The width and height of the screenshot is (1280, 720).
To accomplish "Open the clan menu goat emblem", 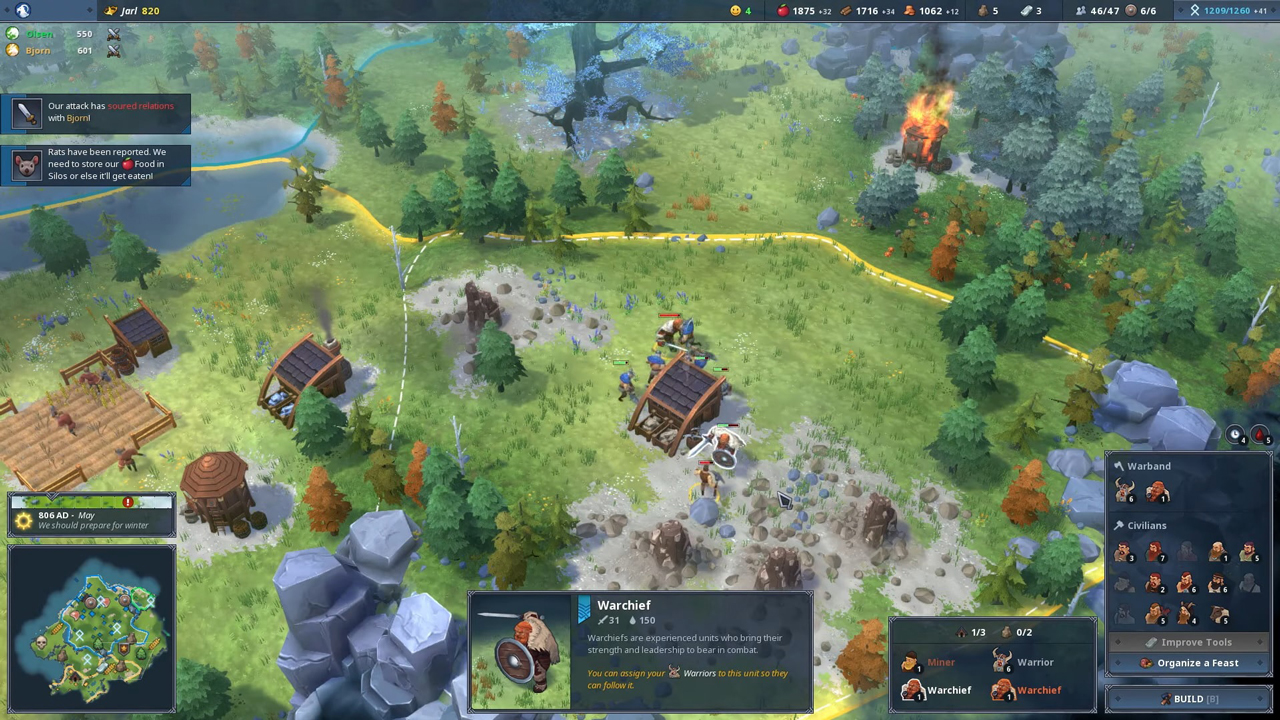I will coord(22,10).
